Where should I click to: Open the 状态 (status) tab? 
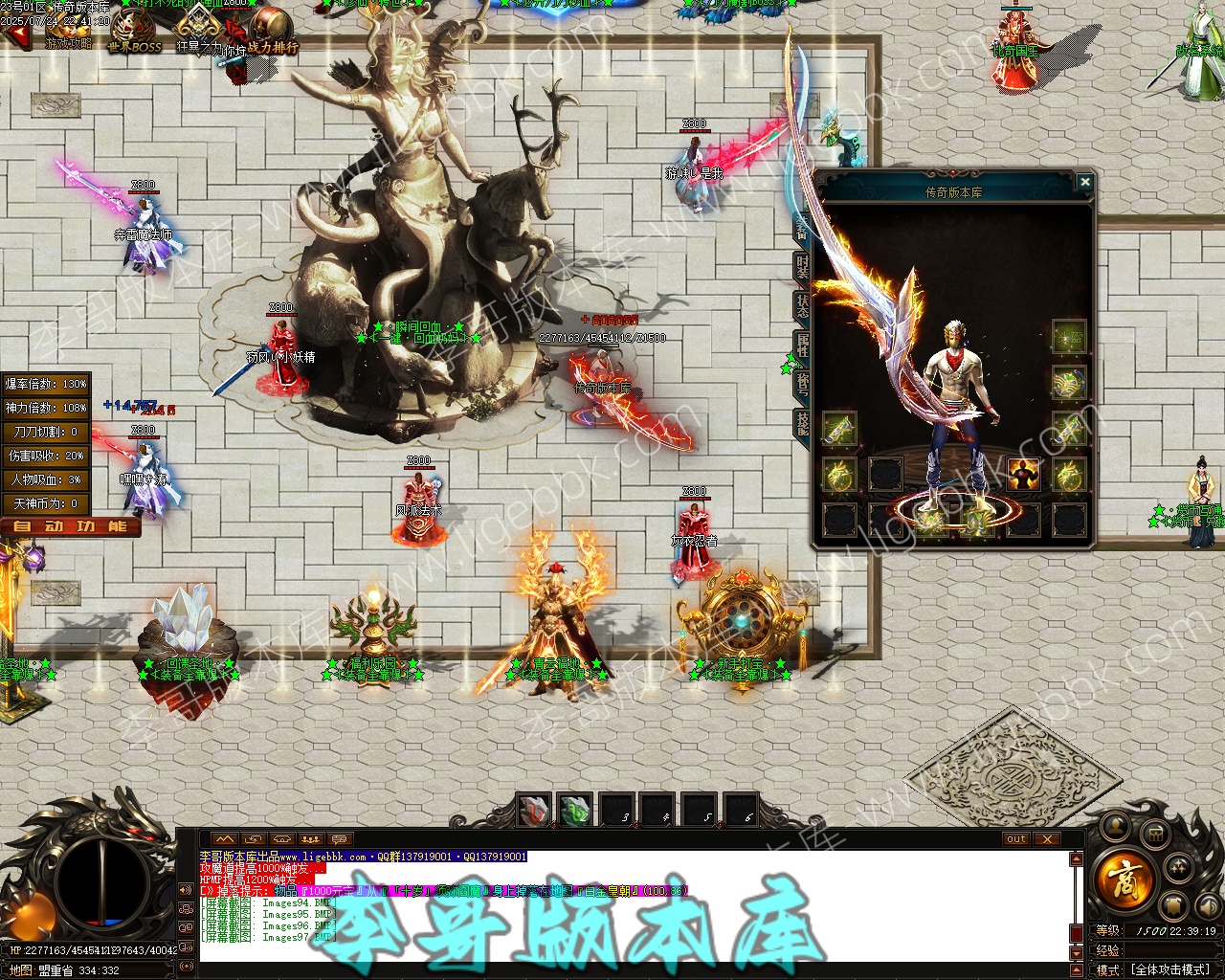click(802, 306)
